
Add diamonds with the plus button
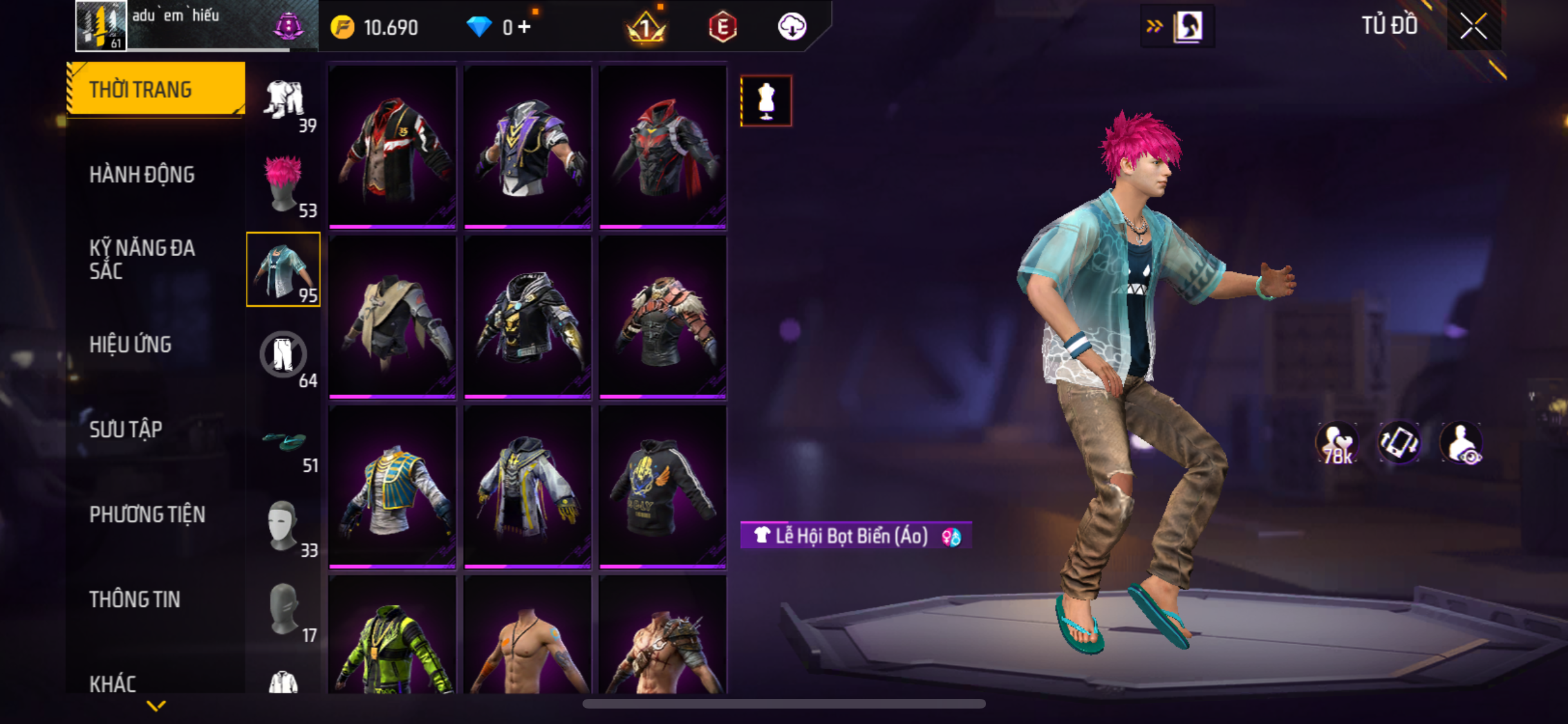click(x=525, y=27)
